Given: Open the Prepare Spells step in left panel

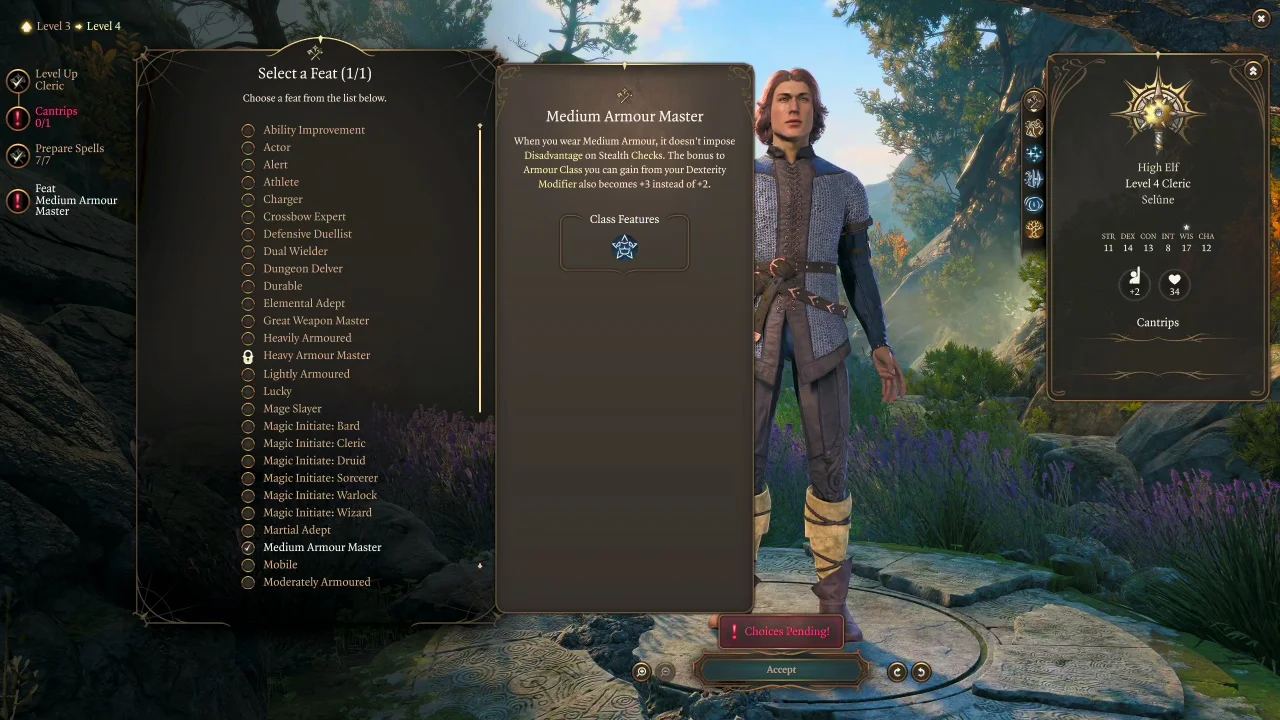Looking at the screenshot, I should tap(69, 153).
